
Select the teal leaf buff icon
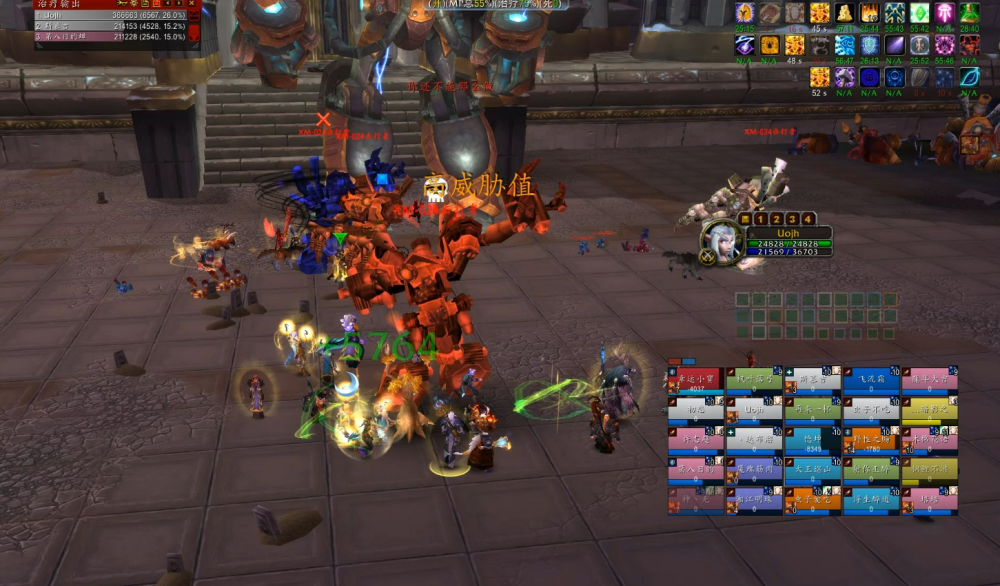[970, 77]
